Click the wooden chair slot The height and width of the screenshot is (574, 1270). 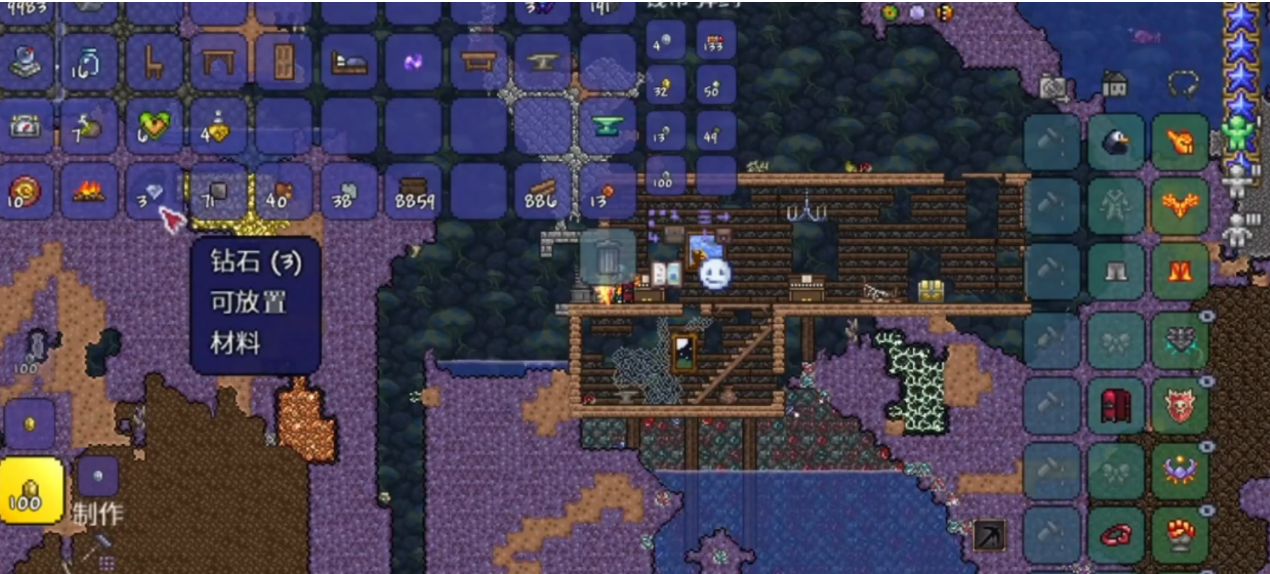[x=153, y=63]
